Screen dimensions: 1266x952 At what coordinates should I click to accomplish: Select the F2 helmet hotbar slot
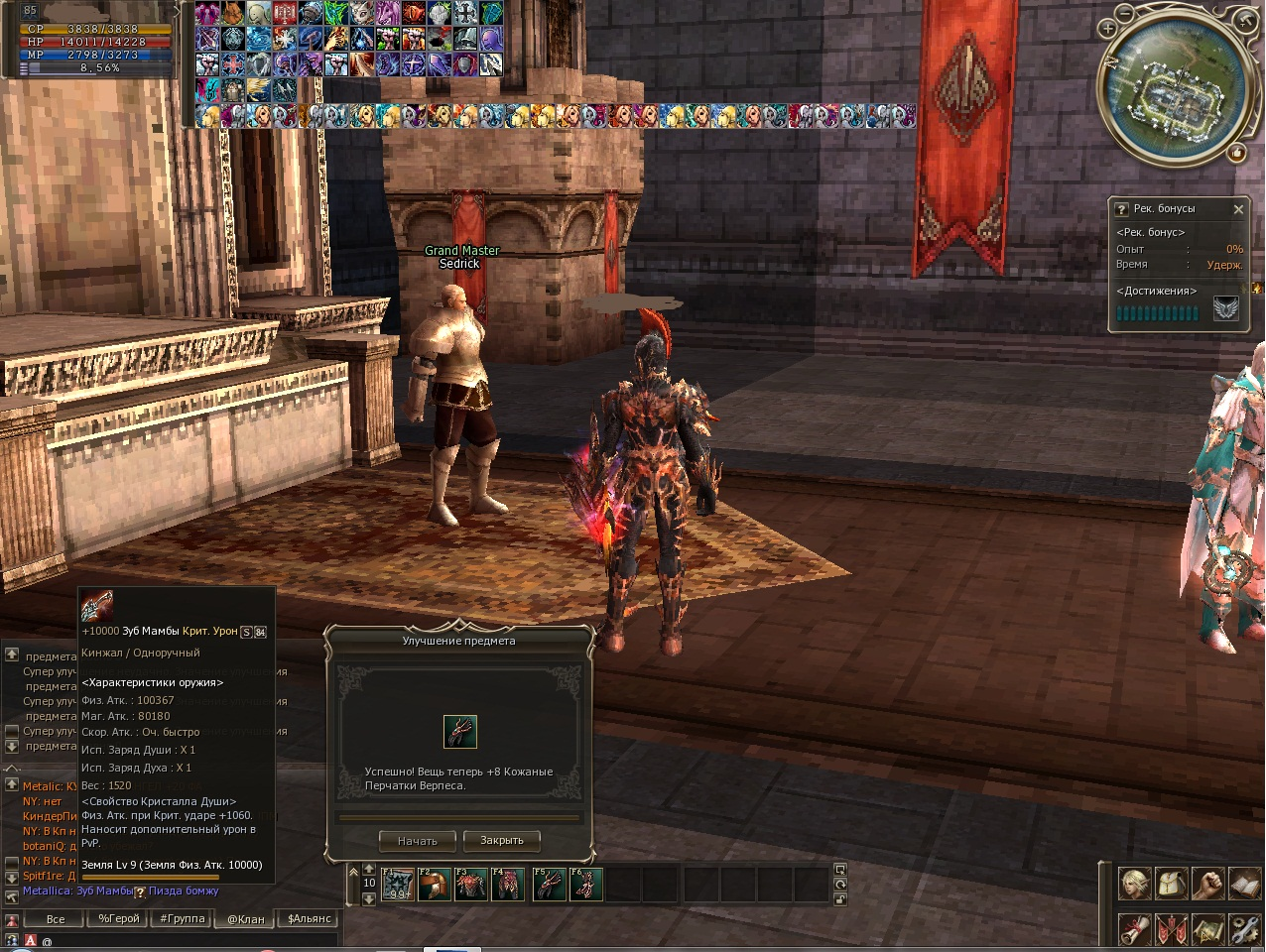(x=435, y=884)
